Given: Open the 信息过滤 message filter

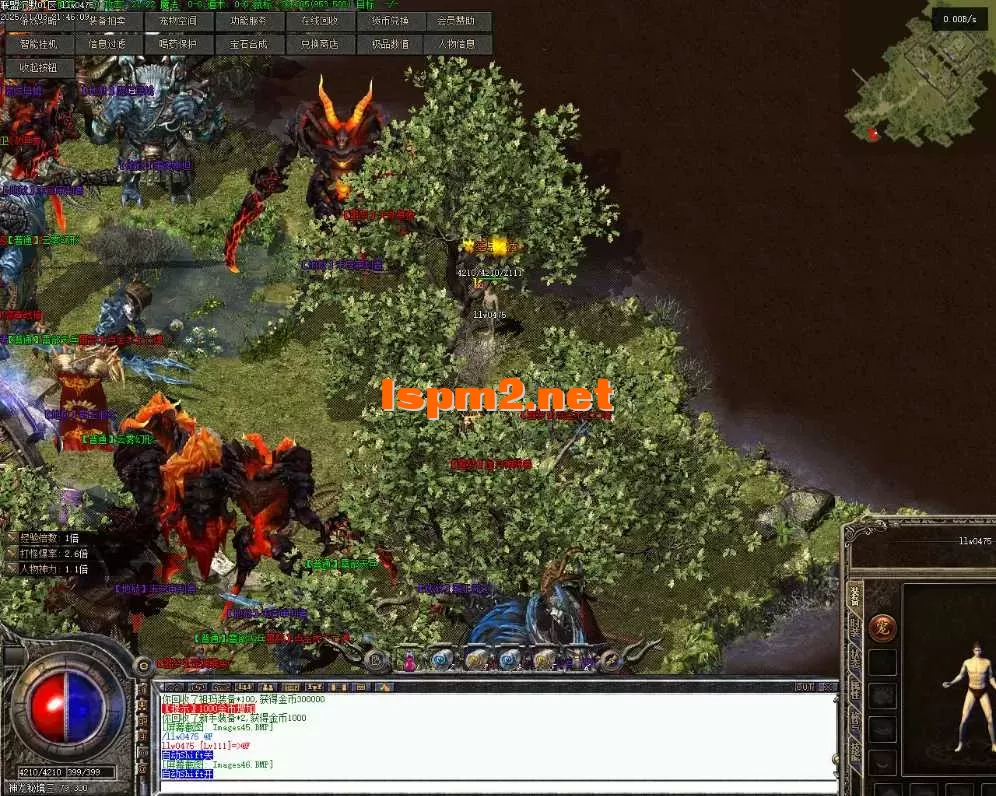Looking at the screenshot, I should [x=108, y=44].
